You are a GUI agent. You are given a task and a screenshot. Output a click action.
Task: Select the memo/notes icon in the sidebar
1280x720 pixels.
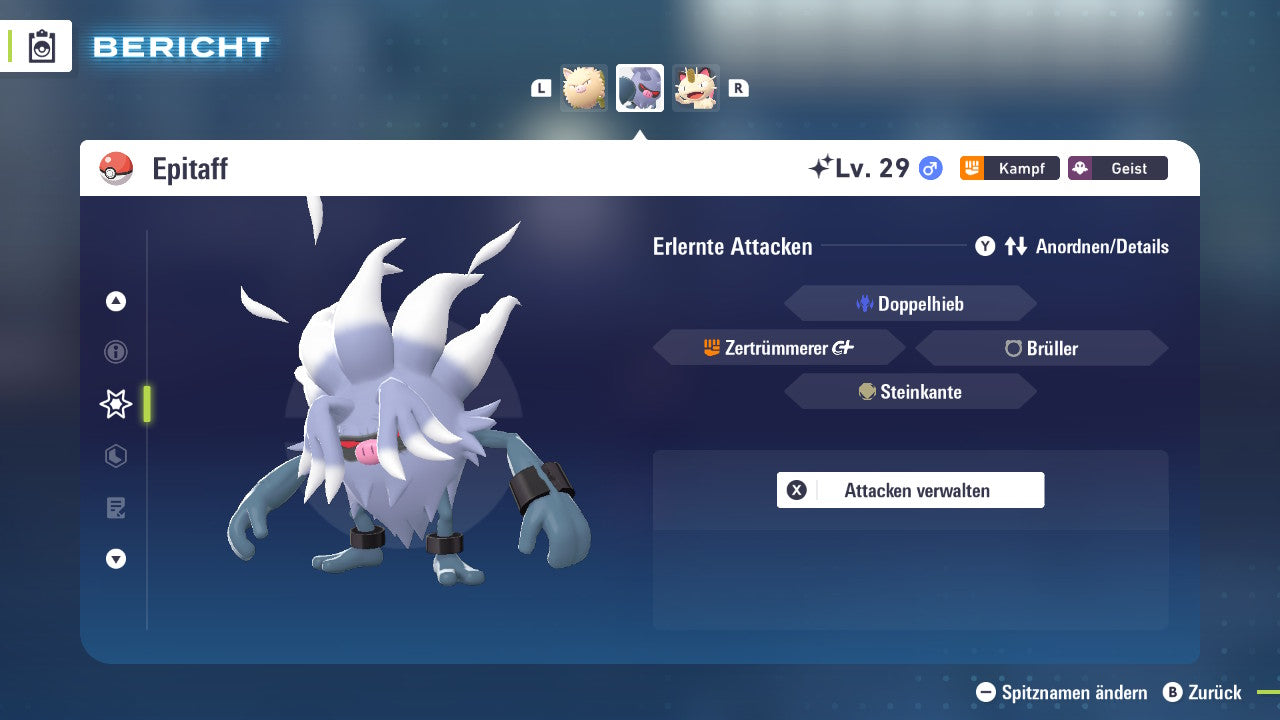pos(115,508)
